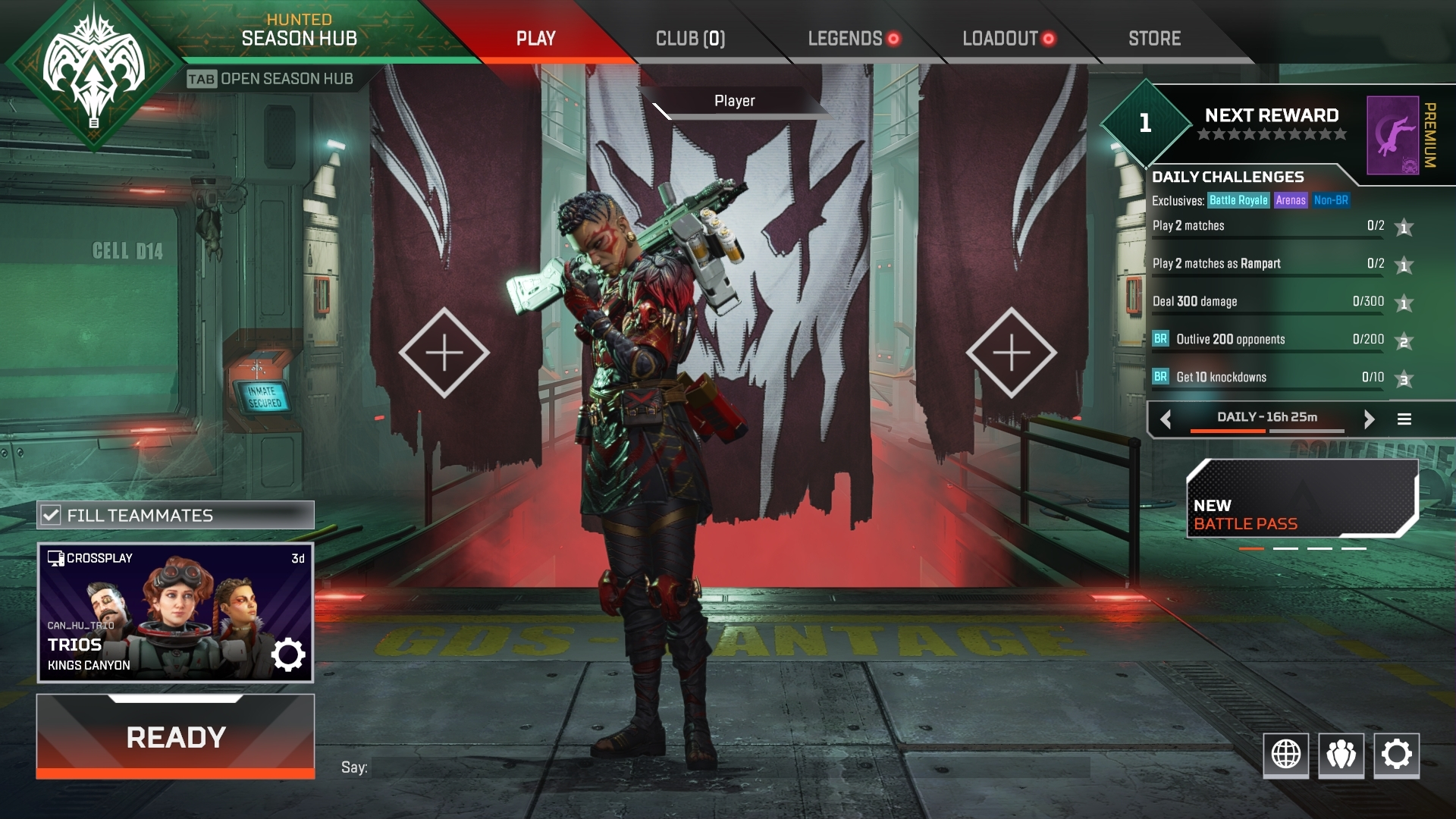Click the right arrow on Daily challenges
Image resolution: width=1456 pixels, height=819 pixels.
coord(1370,418)
